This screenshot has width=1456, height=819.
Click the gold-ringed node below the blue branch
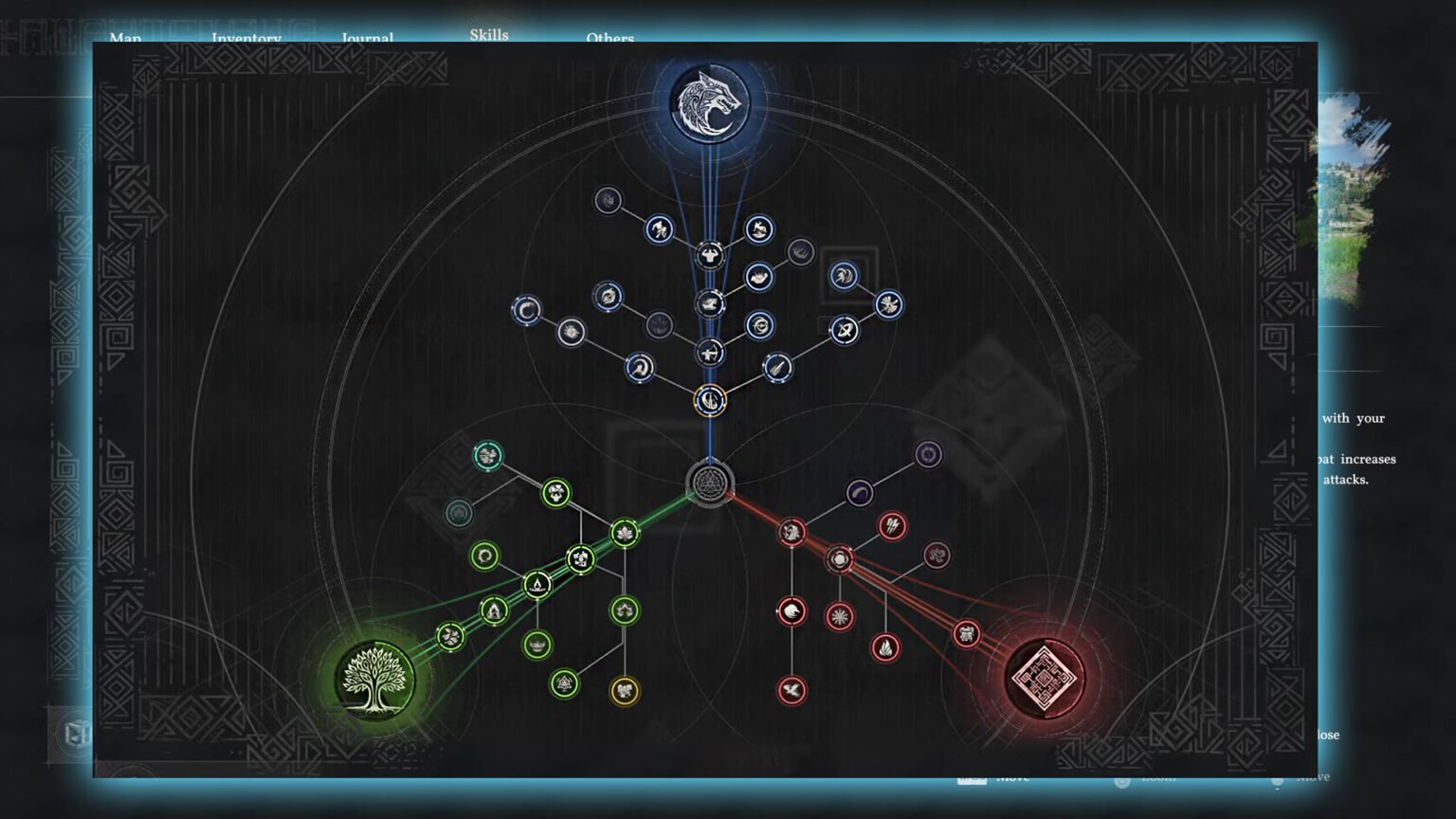click(709, 399)
